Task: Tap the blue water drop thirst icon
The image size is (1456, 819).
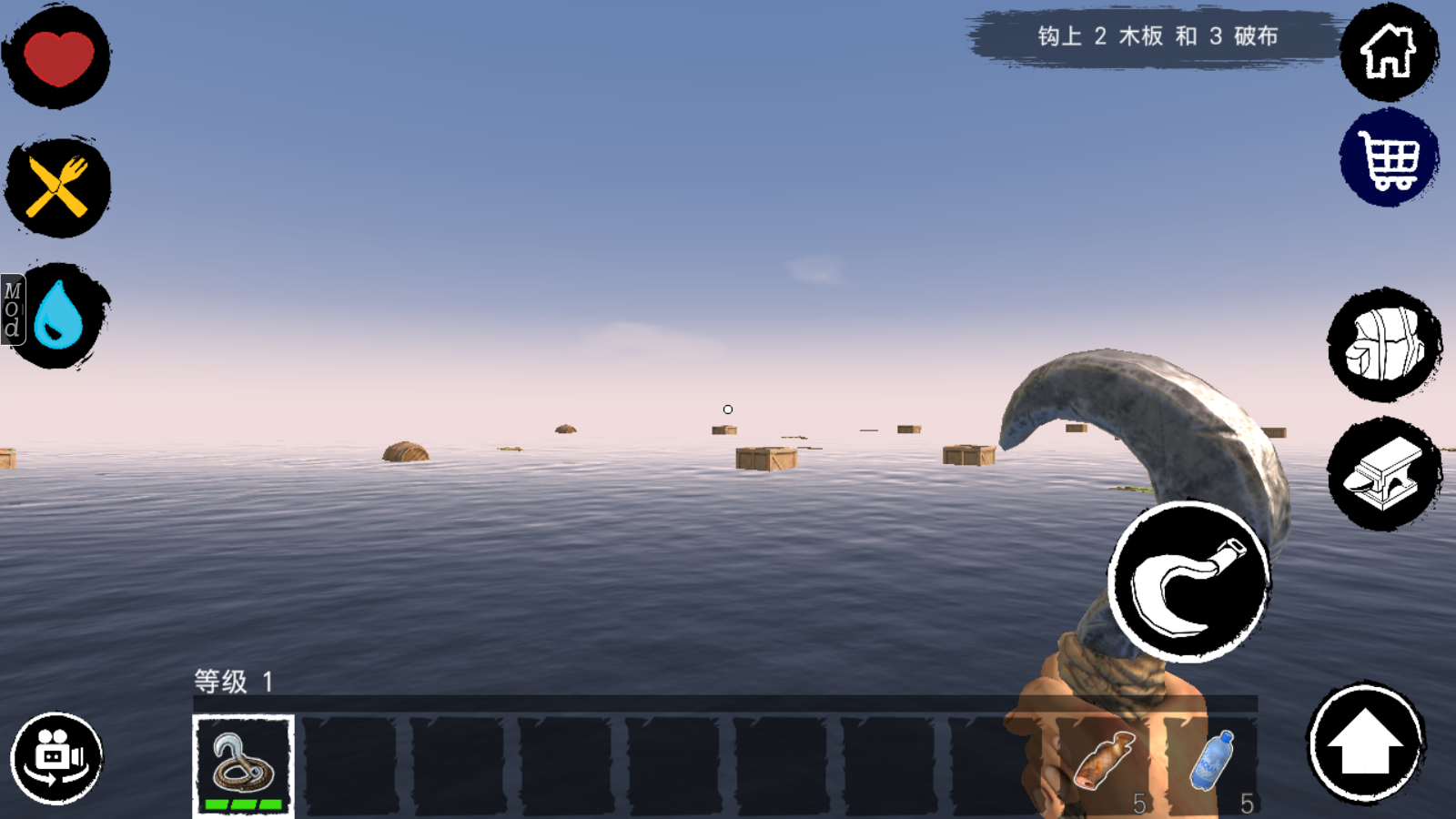Action: tap(60, 316)
